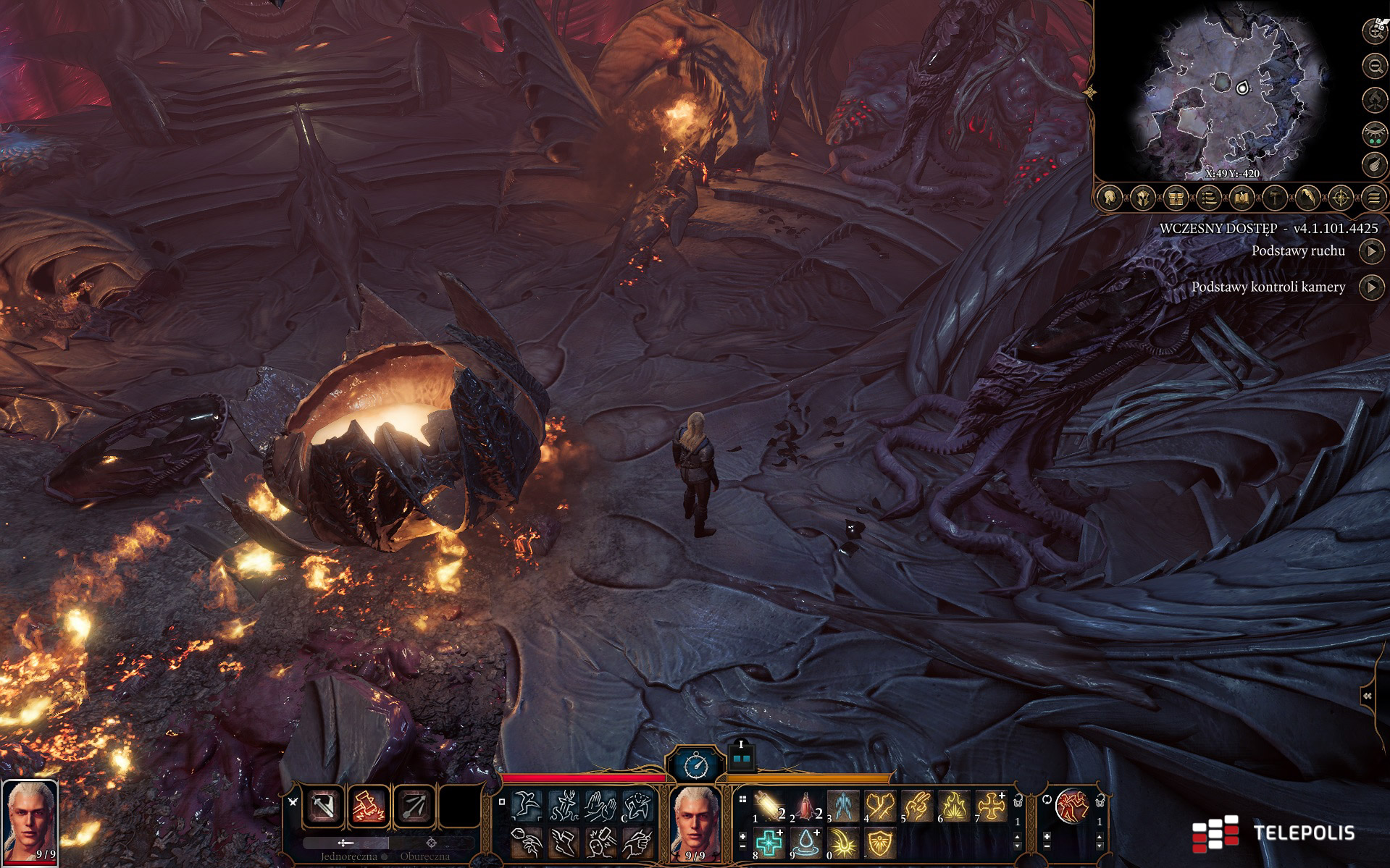Activate the jump action icon

point(527,804)
